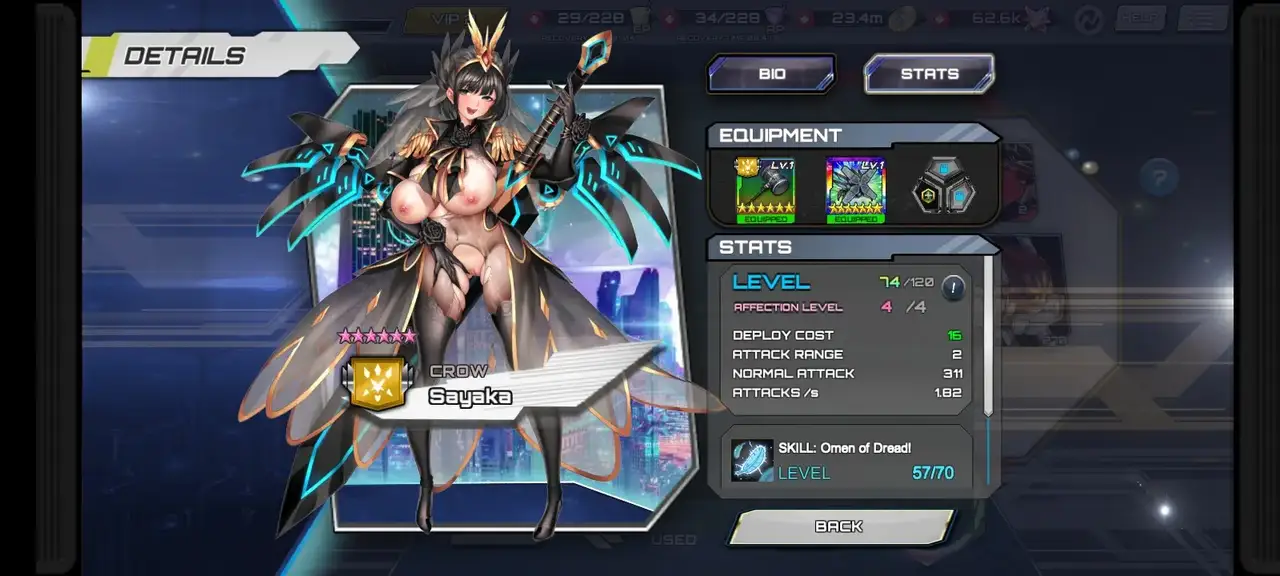Switch to the BIO tab
Screen dimensions: 1280x576
[771, 74]
